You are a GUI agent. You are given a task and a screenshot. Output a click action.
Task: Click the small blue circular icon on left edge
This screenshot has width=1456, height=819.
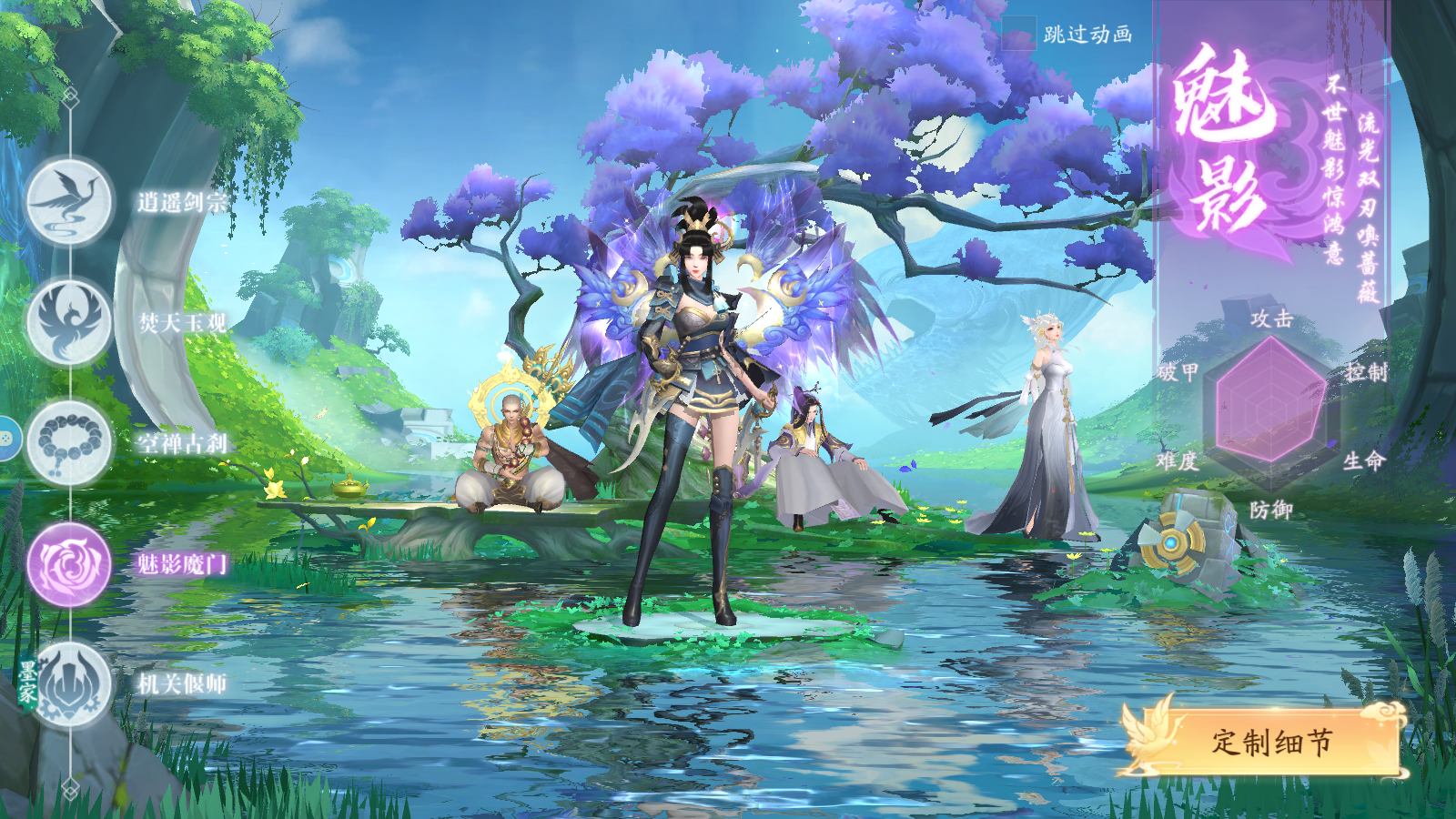coord(7,440)
